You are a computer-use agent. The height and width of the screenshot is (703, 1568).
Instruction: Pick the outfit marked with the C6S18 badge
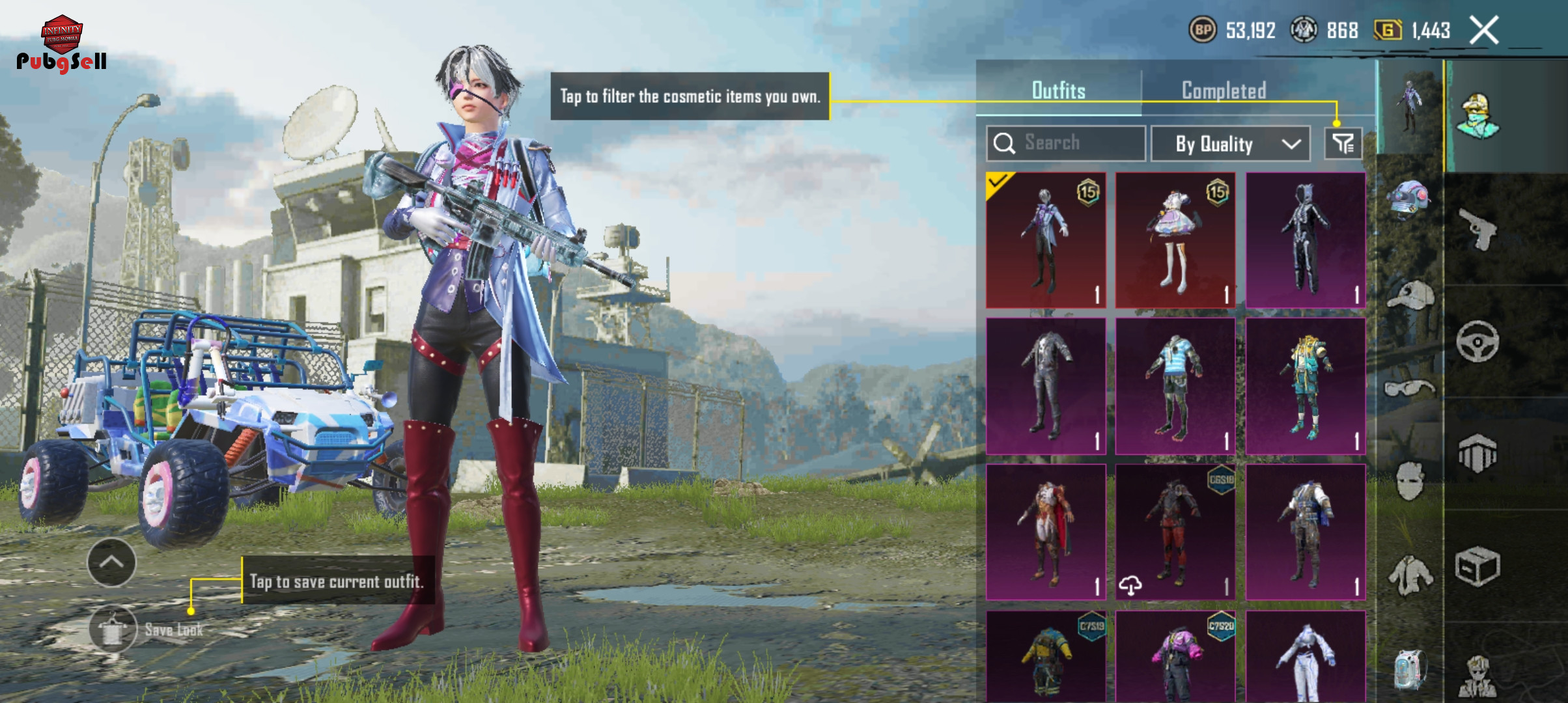[x=1175, y=531]
